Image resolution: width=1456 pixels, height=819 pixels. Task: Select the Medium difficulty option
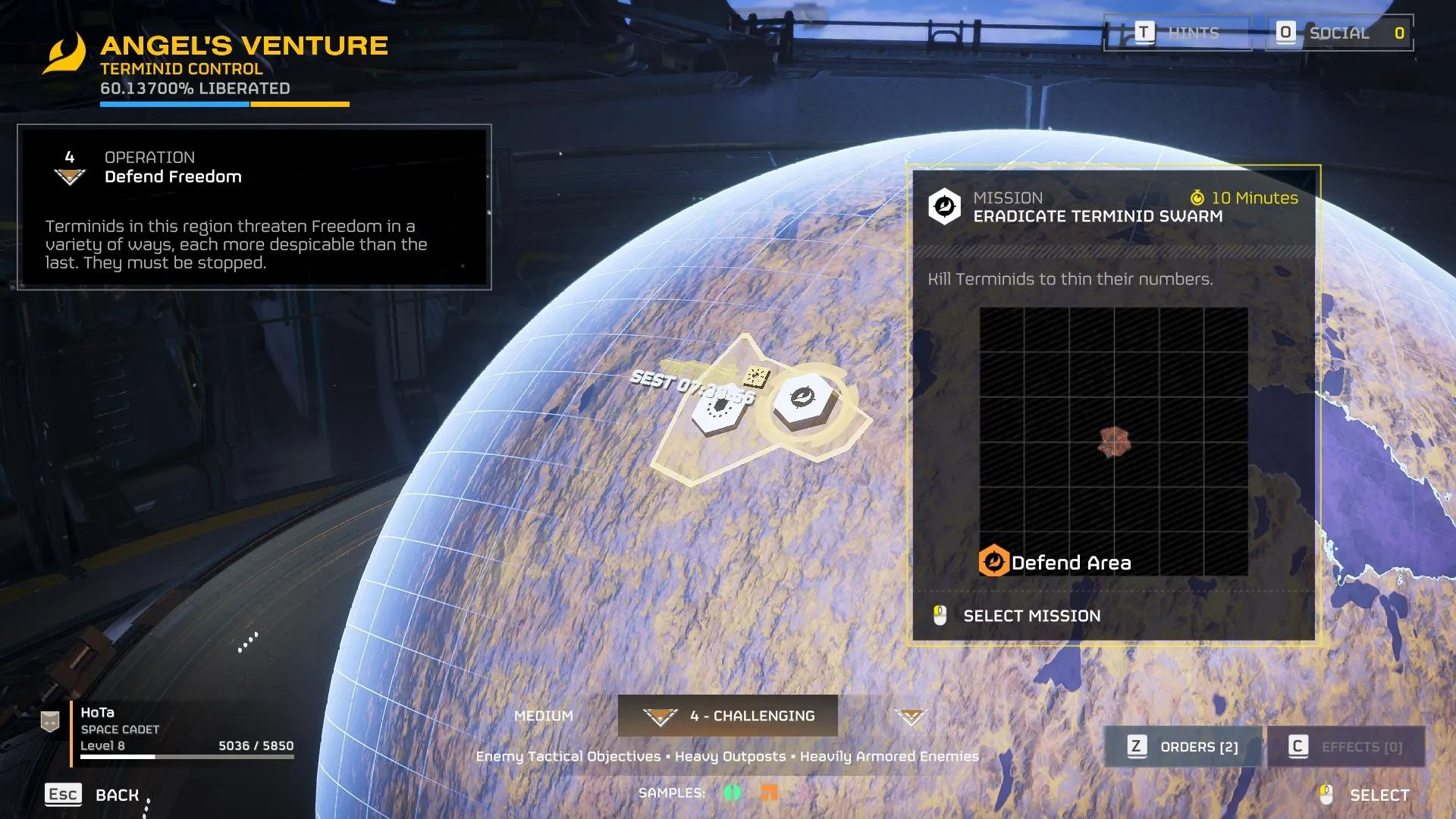[544, 716]
